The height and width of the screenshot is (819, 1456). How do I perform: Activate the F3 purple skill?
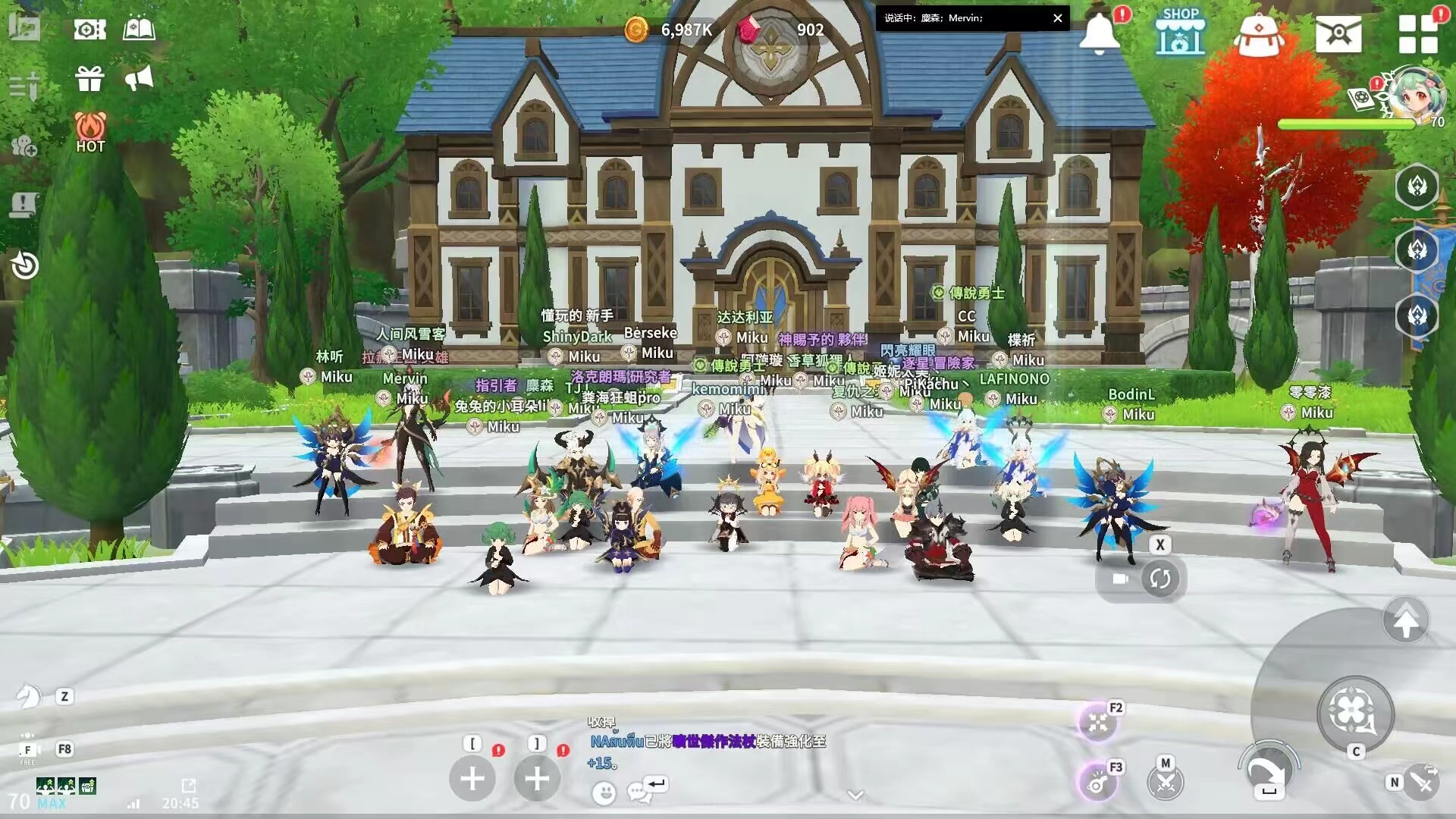1097,783
